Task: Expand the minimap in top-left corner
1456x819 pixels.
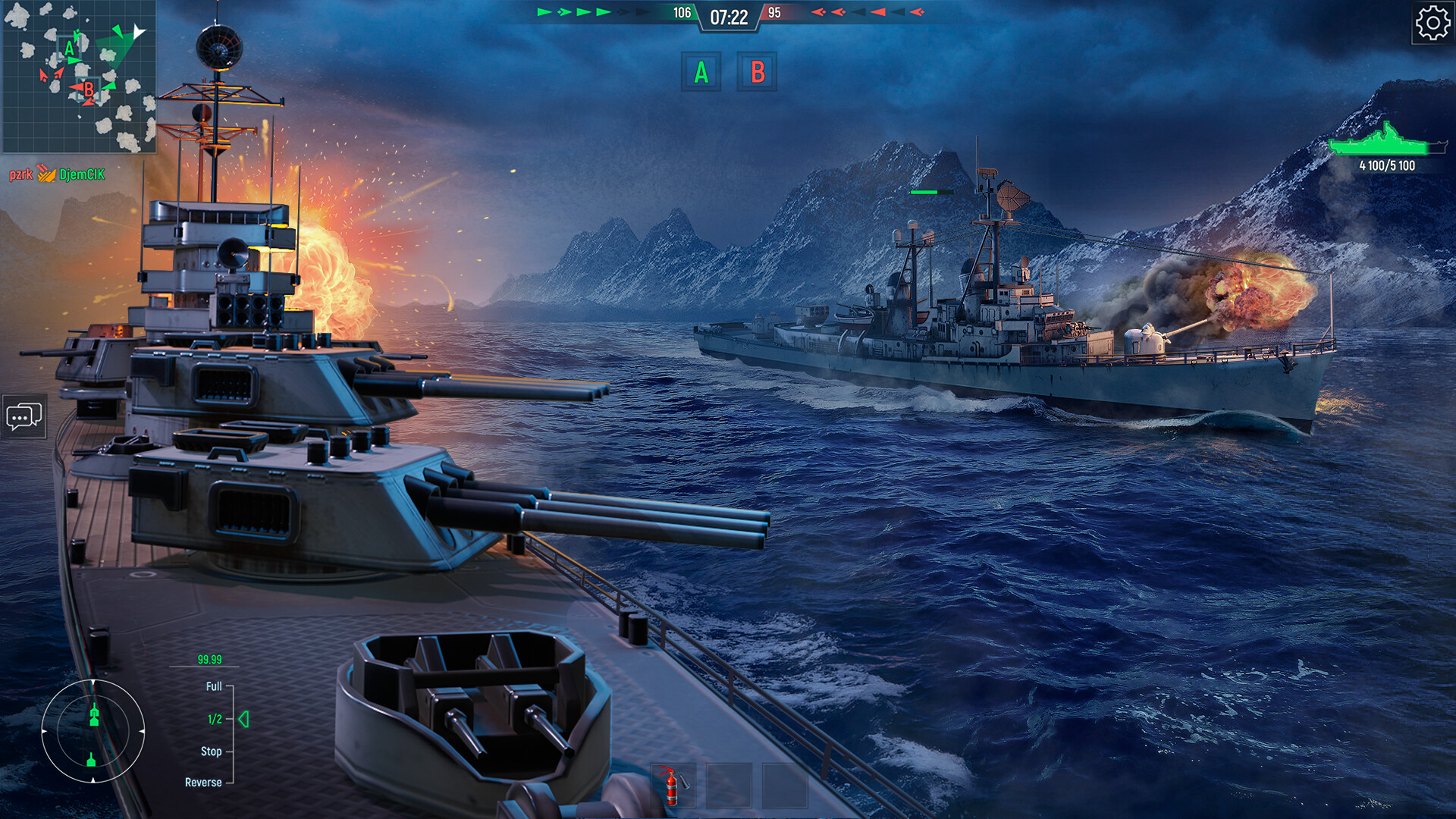Action: coord(80,80)
